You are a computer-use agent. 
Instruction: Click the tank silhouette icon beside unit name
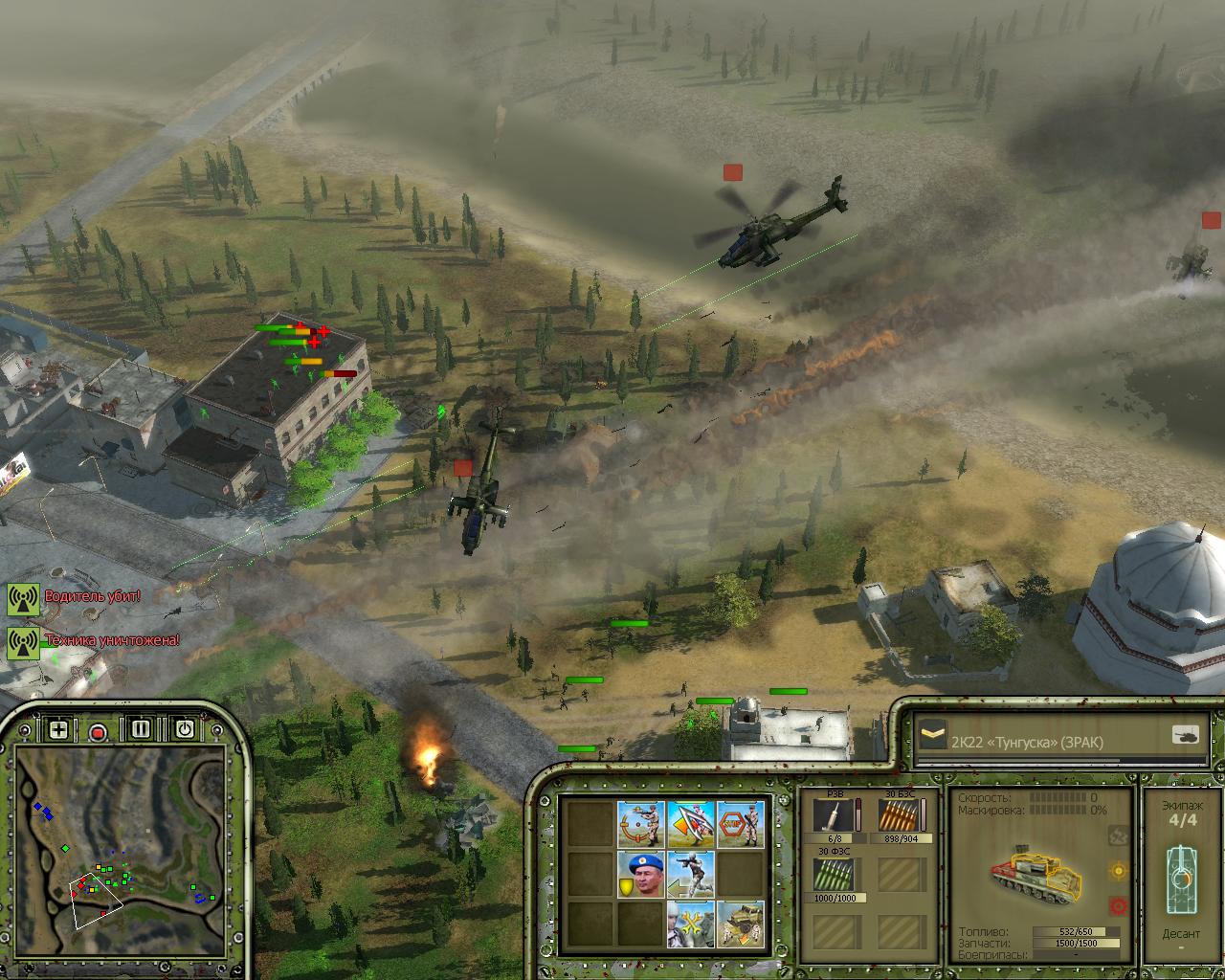(x=1185, y=736)
